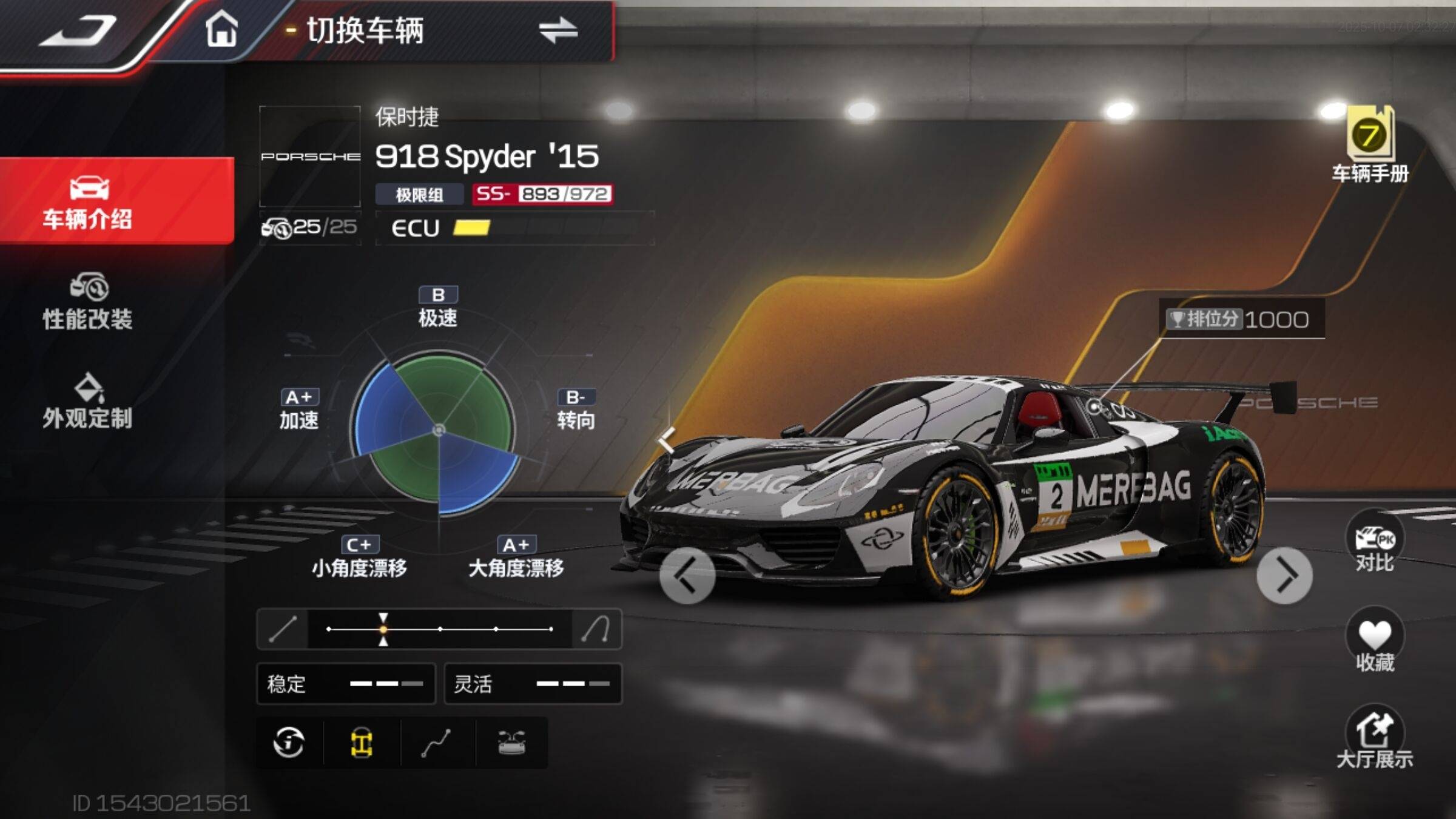
Task: Toggle the open-doors car icon
Action: tap(511, 743)
